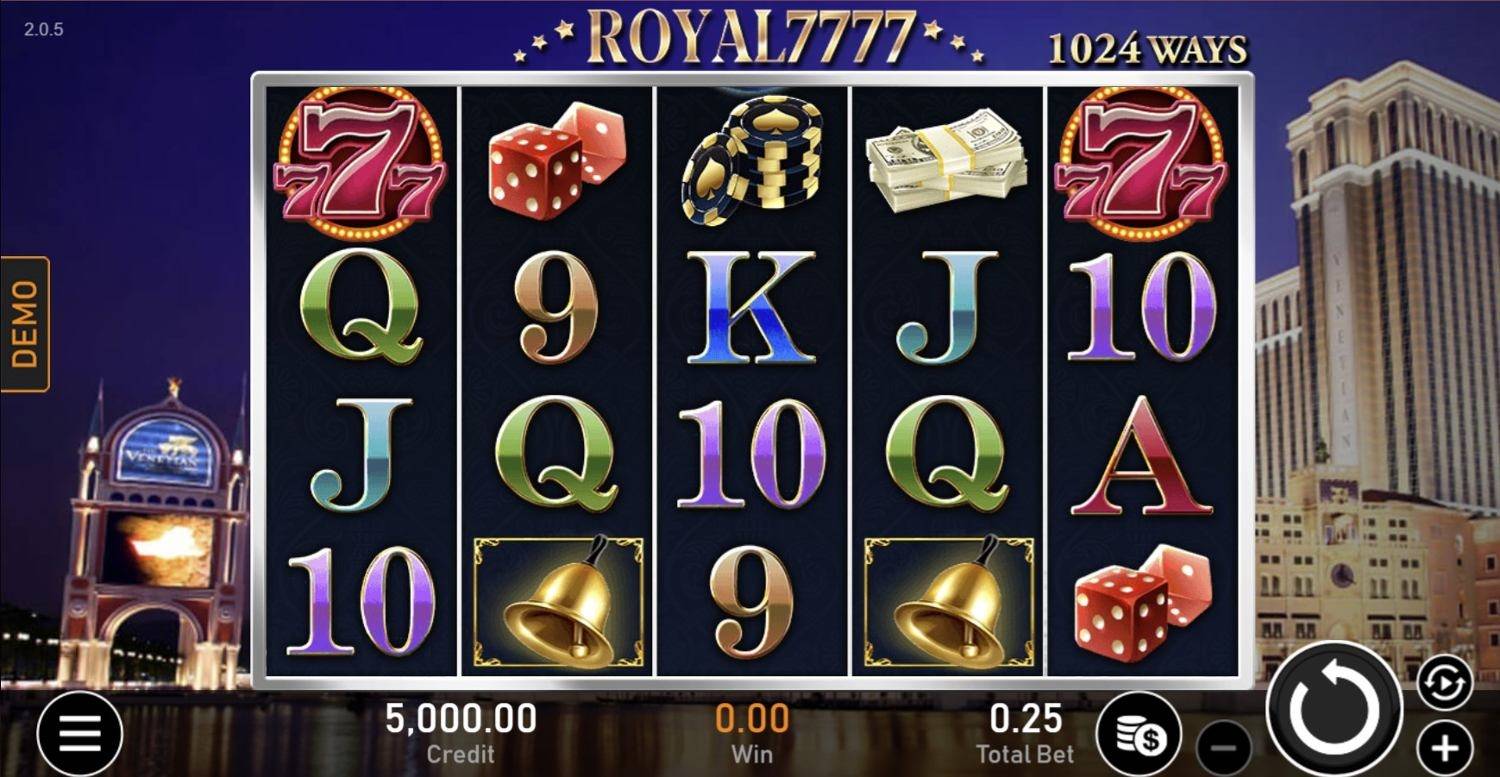
Task: Open bet settings via the coin stack icon
Action: 1138,733
